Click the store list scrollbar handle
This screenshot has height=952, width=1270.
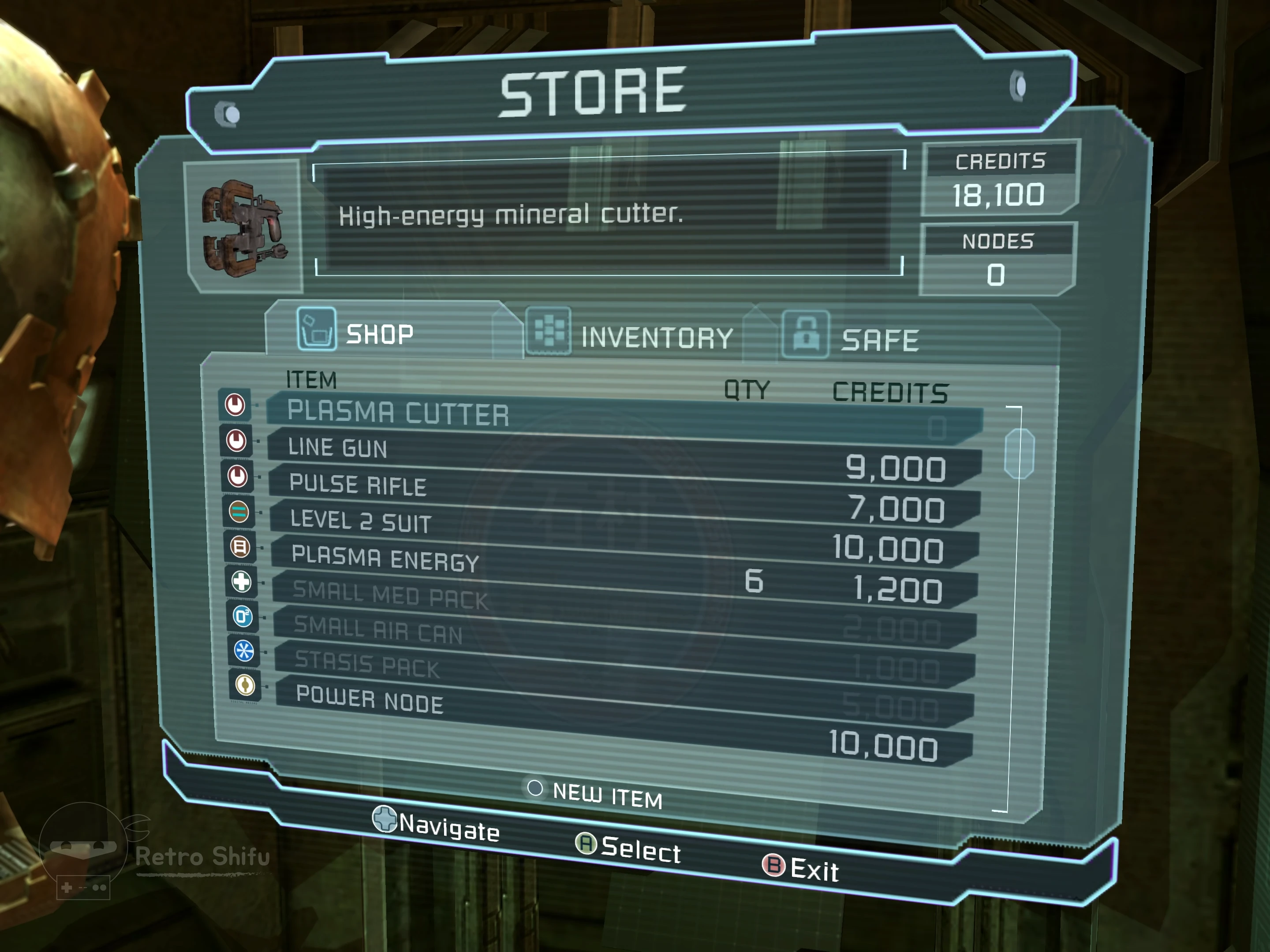tap(1019, 454)
